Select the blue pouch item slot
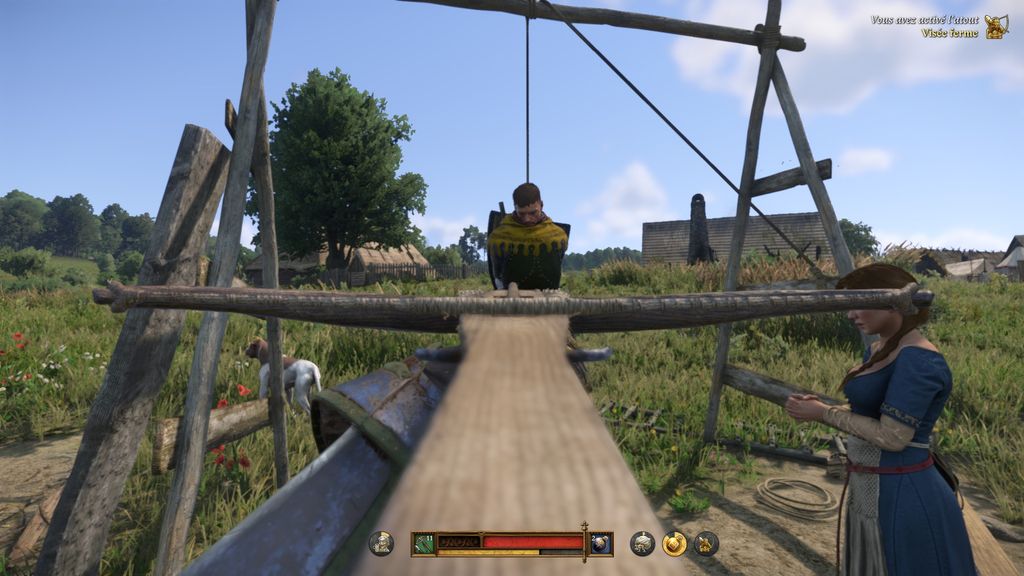1024x576 pixels. click(600, 543)
